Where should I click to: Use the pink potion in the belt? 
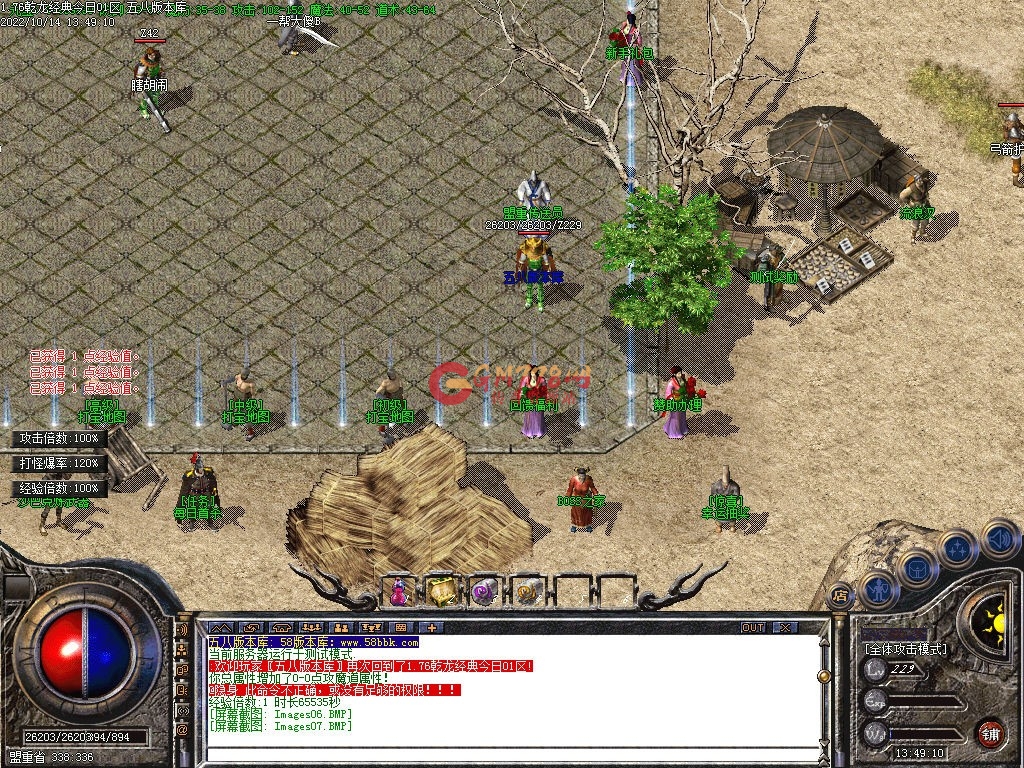(x=399, y=592)
